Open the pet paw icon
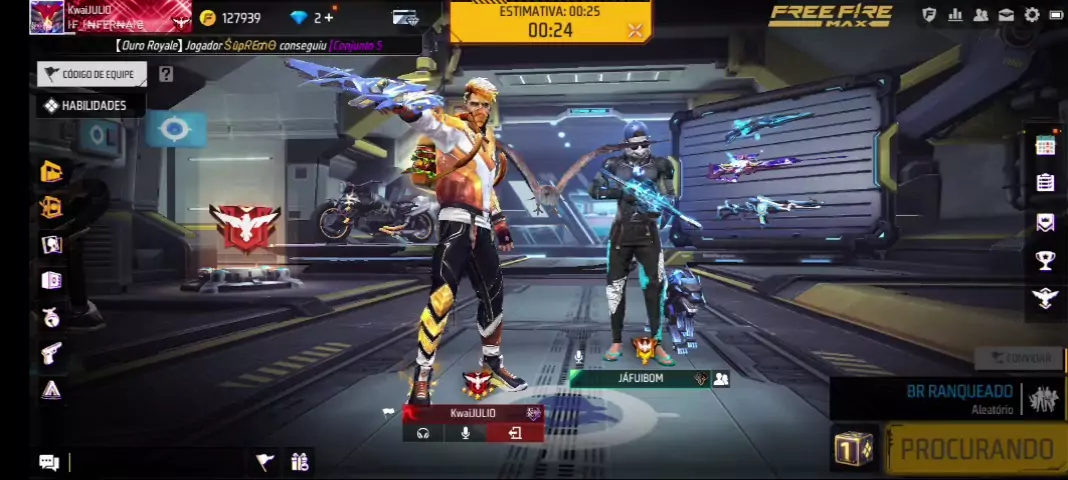Viewport: 1068px width, 480px height. pos(51,317)
